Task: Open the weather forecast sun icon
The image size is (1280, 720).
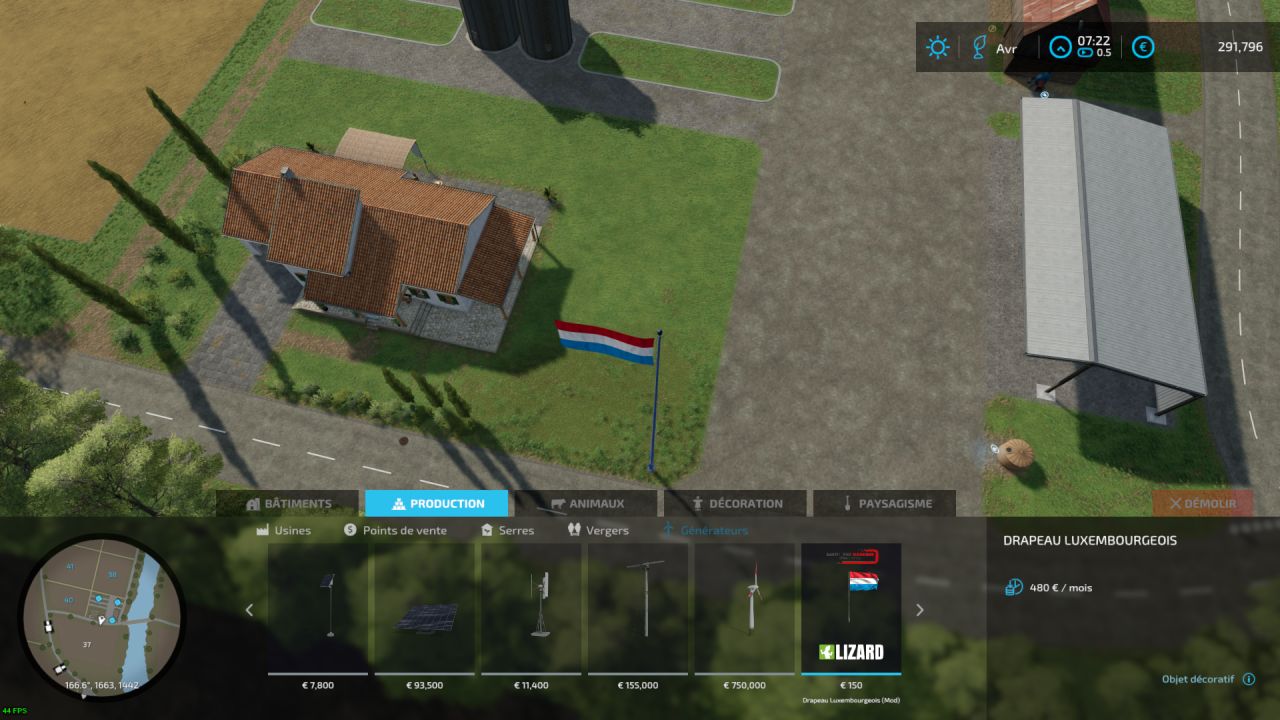Action: click(x=937, y=47)
